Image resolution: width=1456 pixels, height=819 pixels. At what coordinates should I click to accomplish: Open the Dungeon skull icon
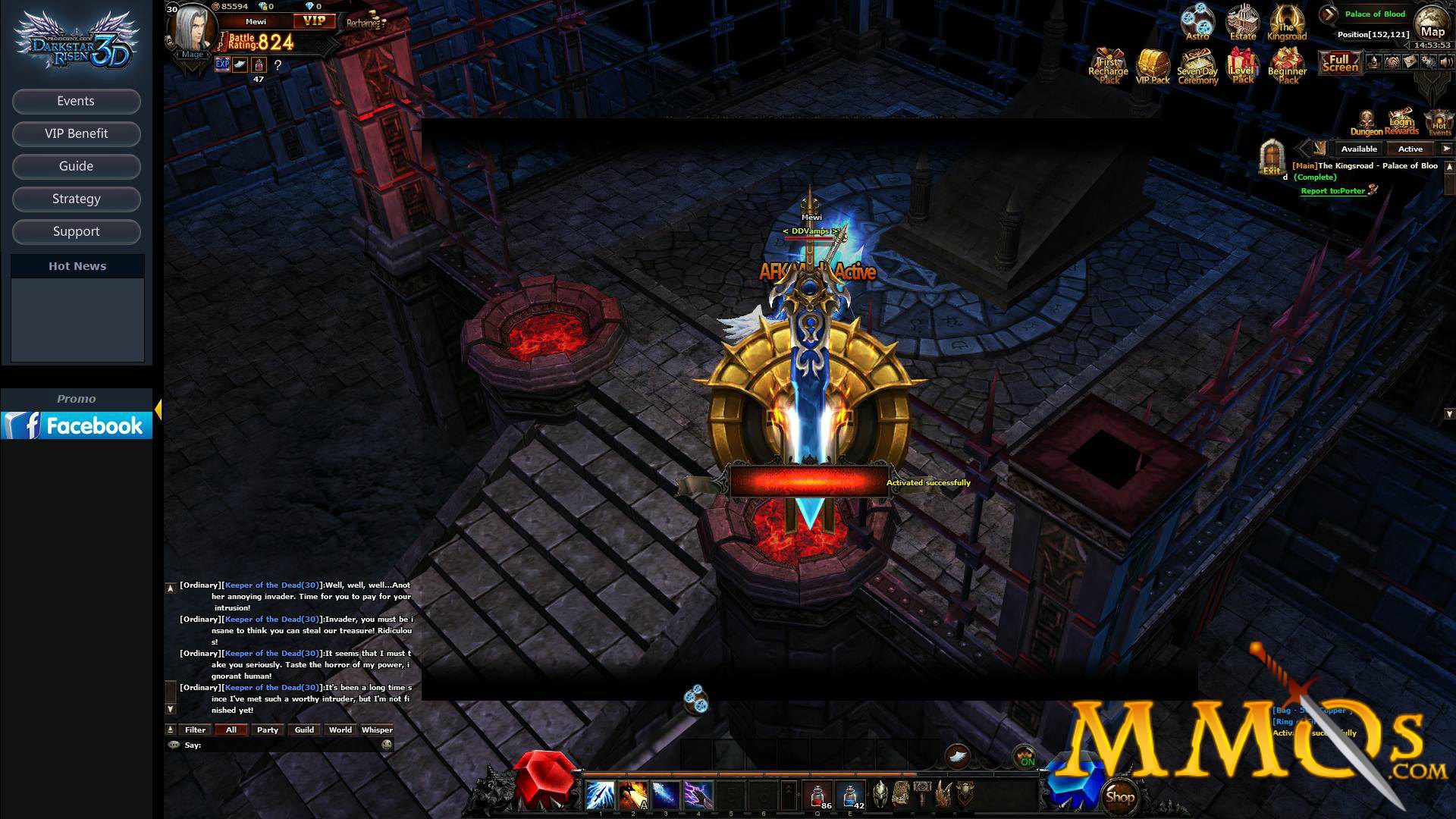pyautogui.click(x=1366, y=121)
